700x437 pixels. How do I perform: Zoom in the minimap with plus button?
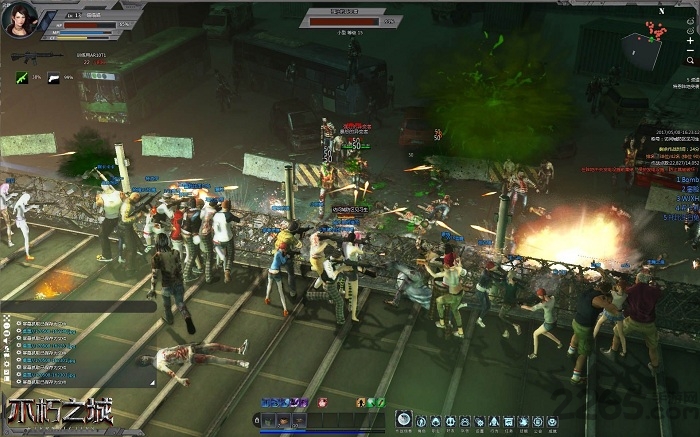point(691,42)
